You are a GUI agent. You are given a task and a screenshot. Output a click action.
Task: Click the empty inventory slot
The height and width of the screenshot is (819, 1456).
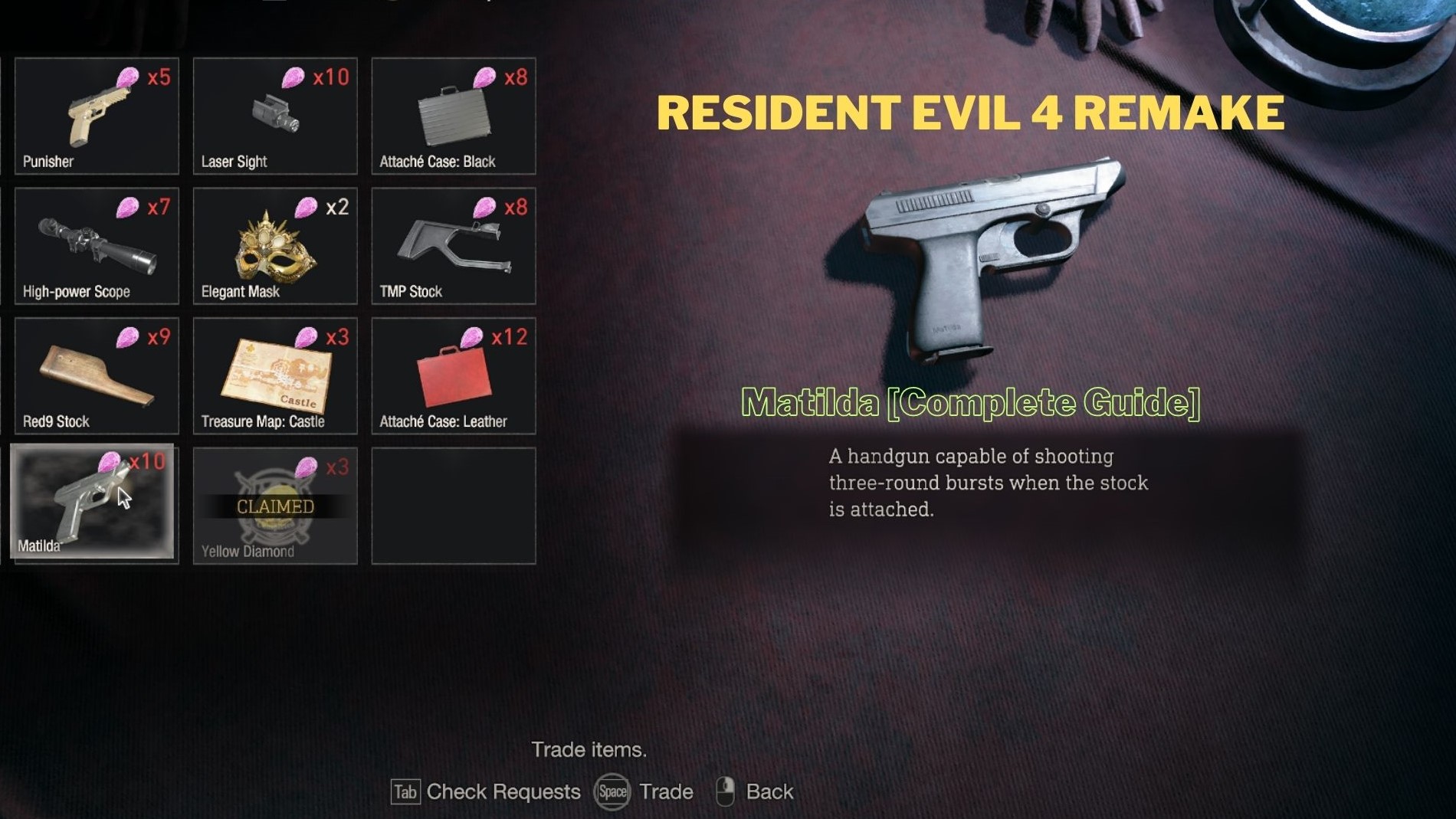tap(452, 504)
